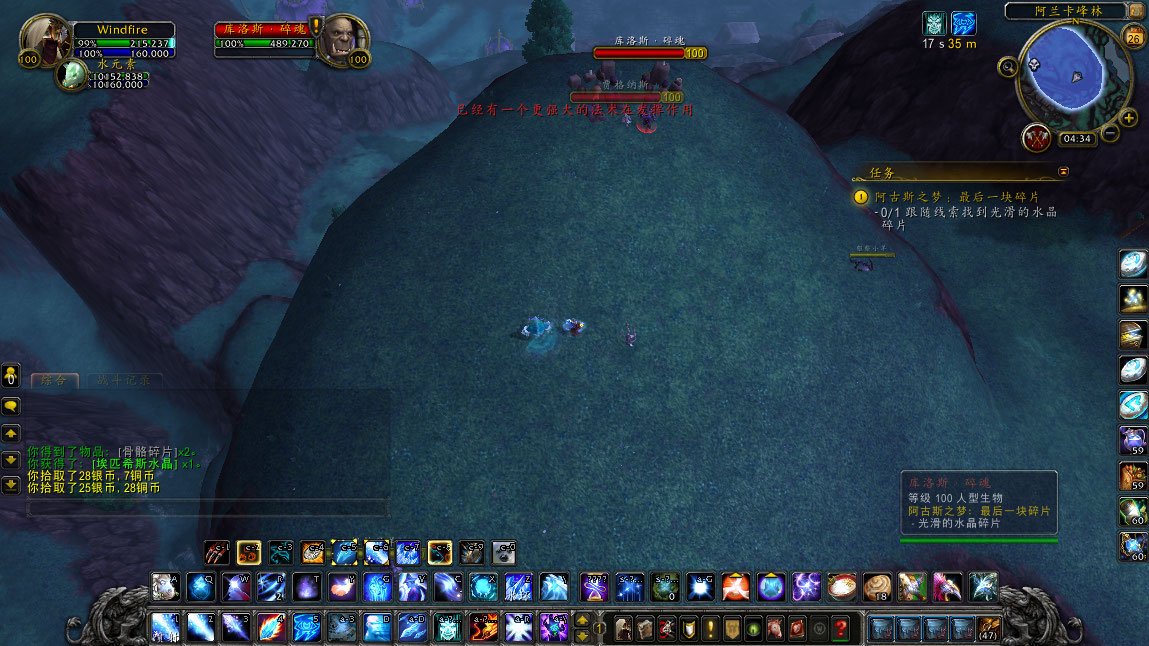
Task: Open the backpack bag slot showing 47
Action: click(x=988, y=628)
